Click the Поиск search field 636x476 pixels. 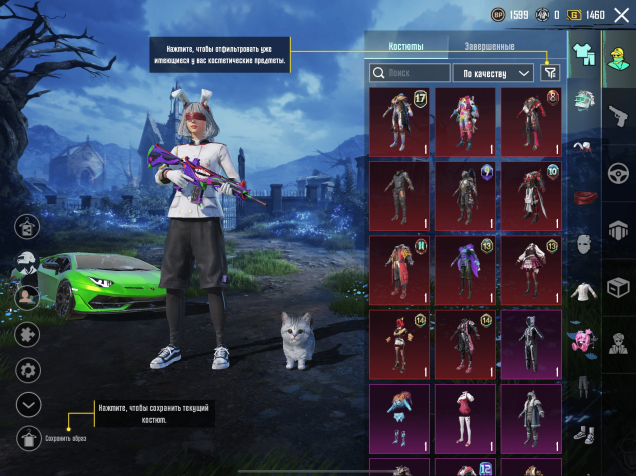[410, 73]
